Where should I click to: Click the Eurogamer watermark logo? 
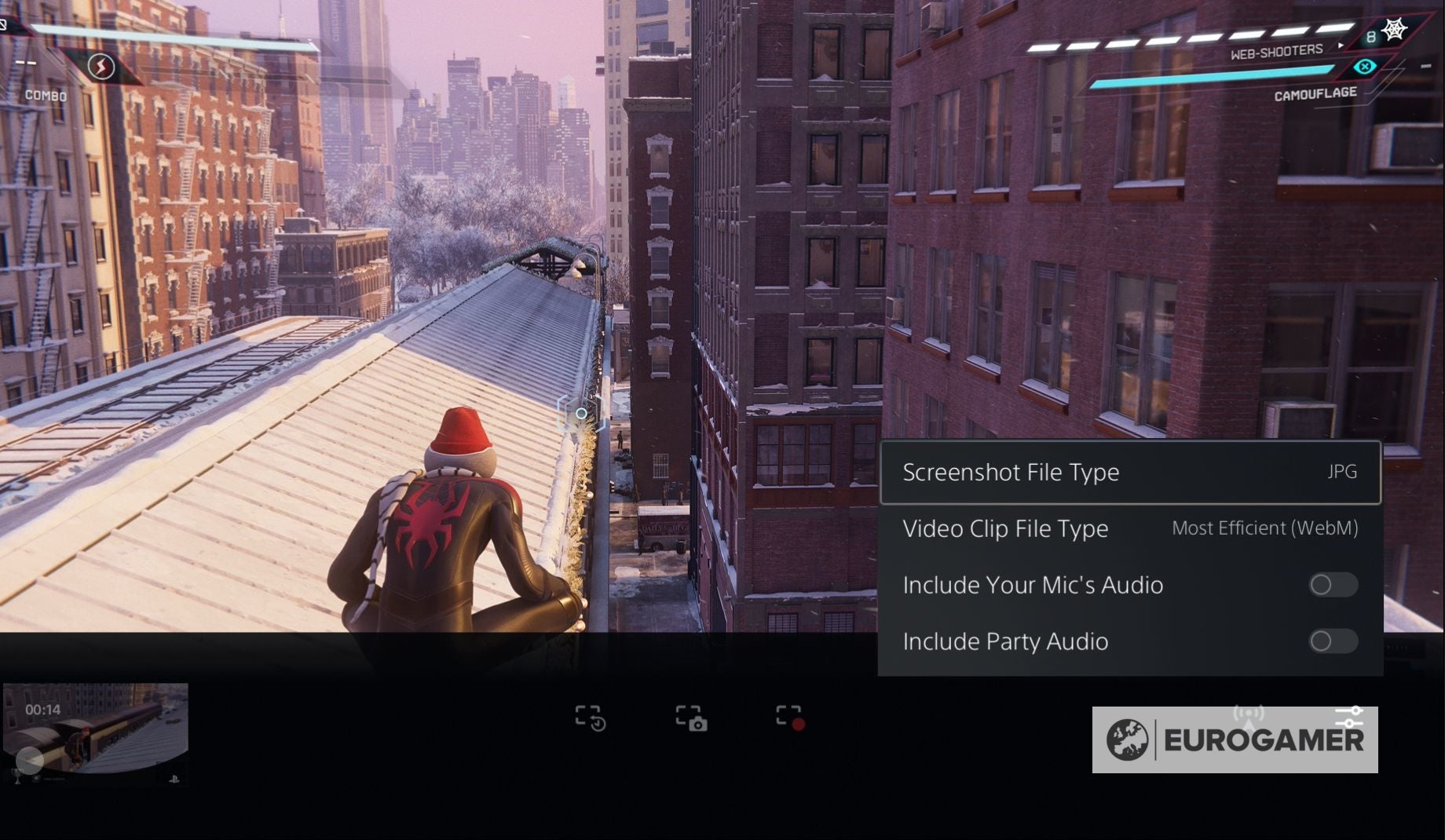click(x=1234, y=736)
